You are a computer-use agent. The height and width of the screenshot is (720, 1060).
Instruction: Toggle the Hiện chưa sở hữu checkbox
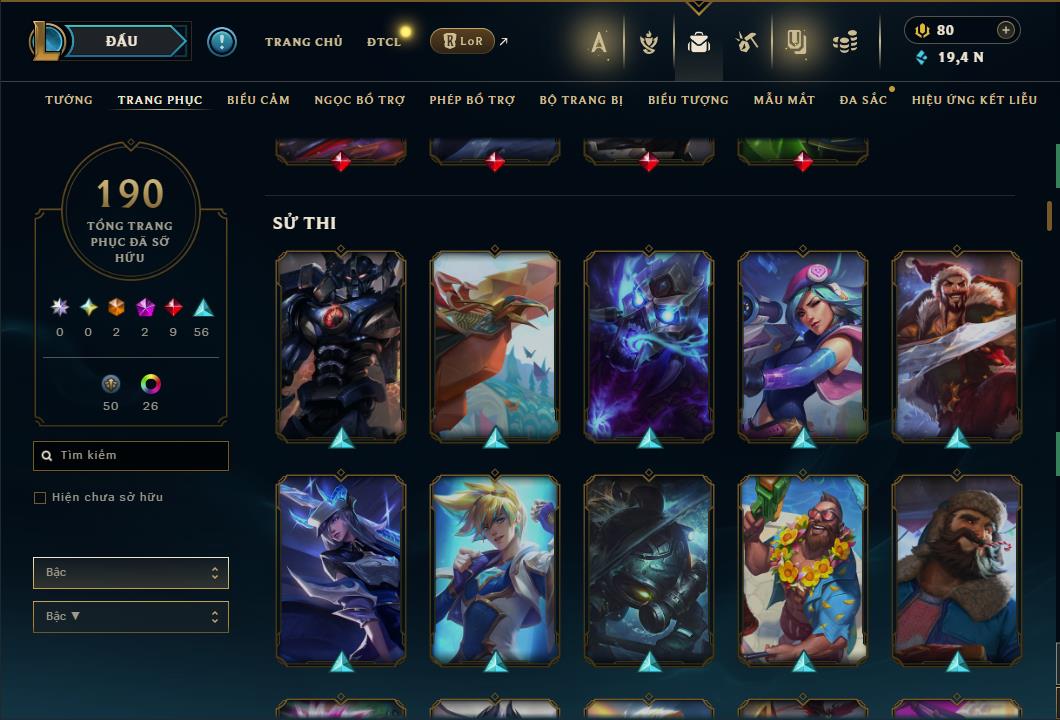[x=40, y=498]
